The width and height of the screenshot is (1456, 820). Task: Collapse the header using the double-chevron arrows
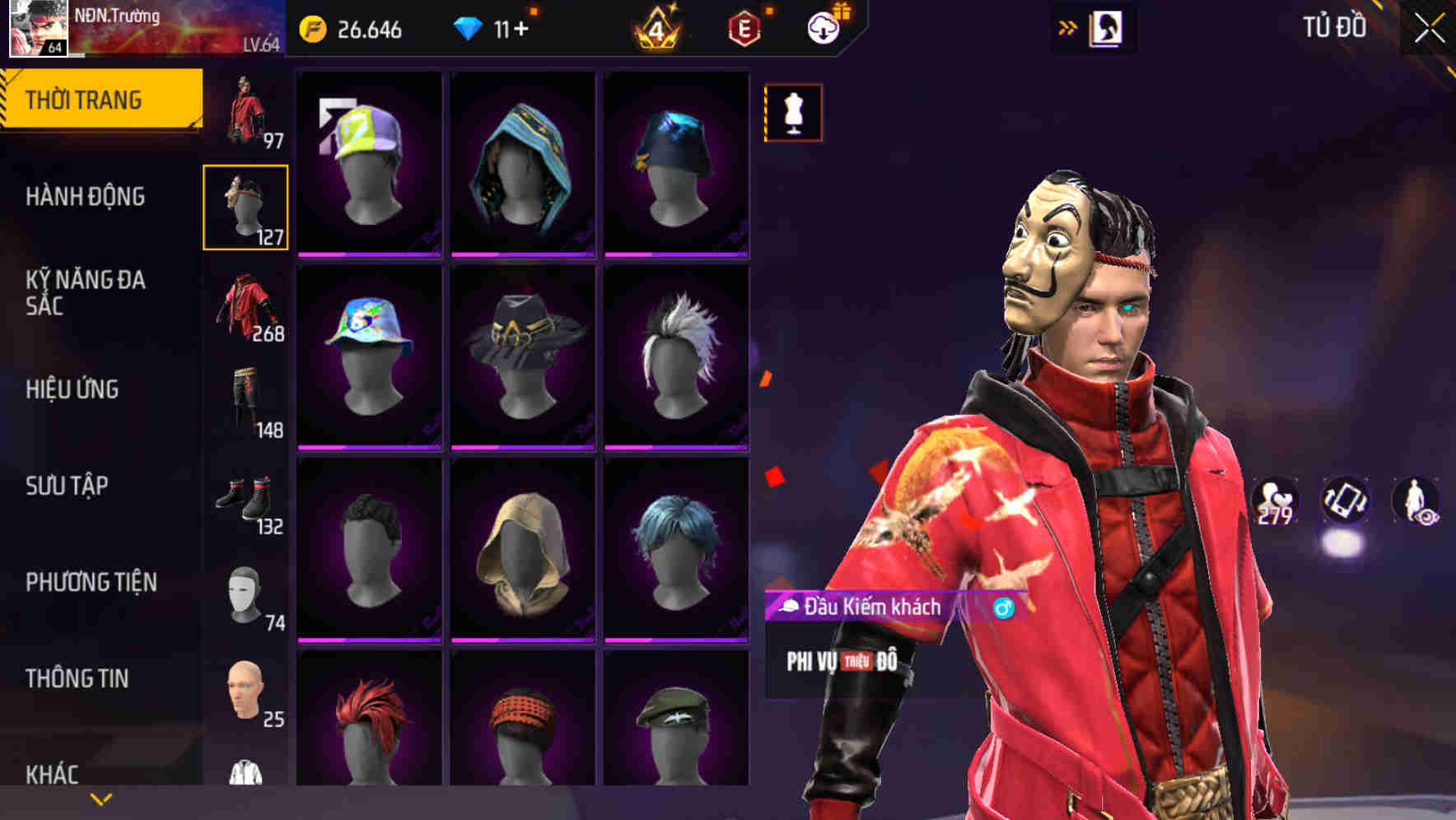click(x=1068, y=27)
